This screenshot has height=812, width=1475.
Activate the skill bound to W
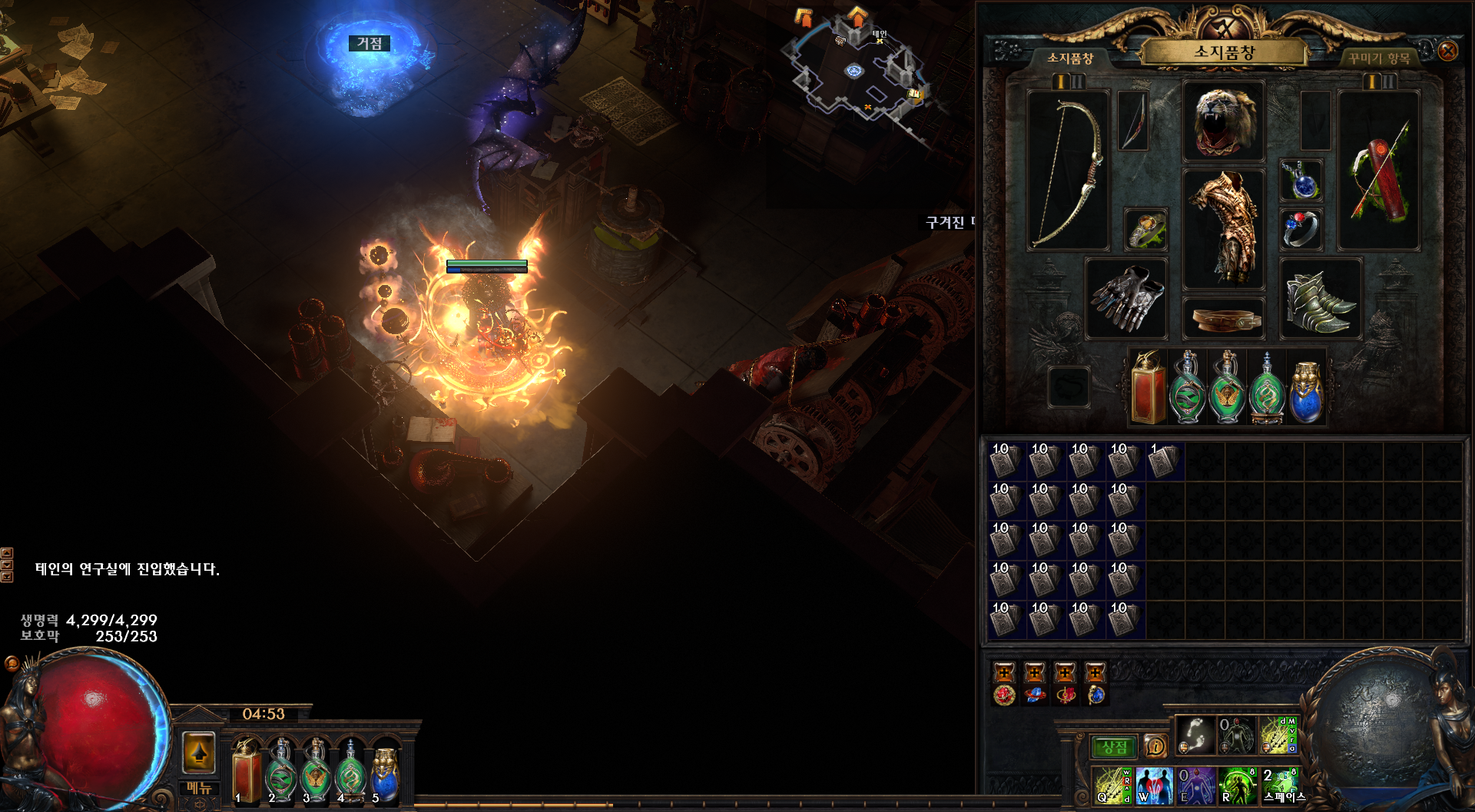coord(1154,785)
